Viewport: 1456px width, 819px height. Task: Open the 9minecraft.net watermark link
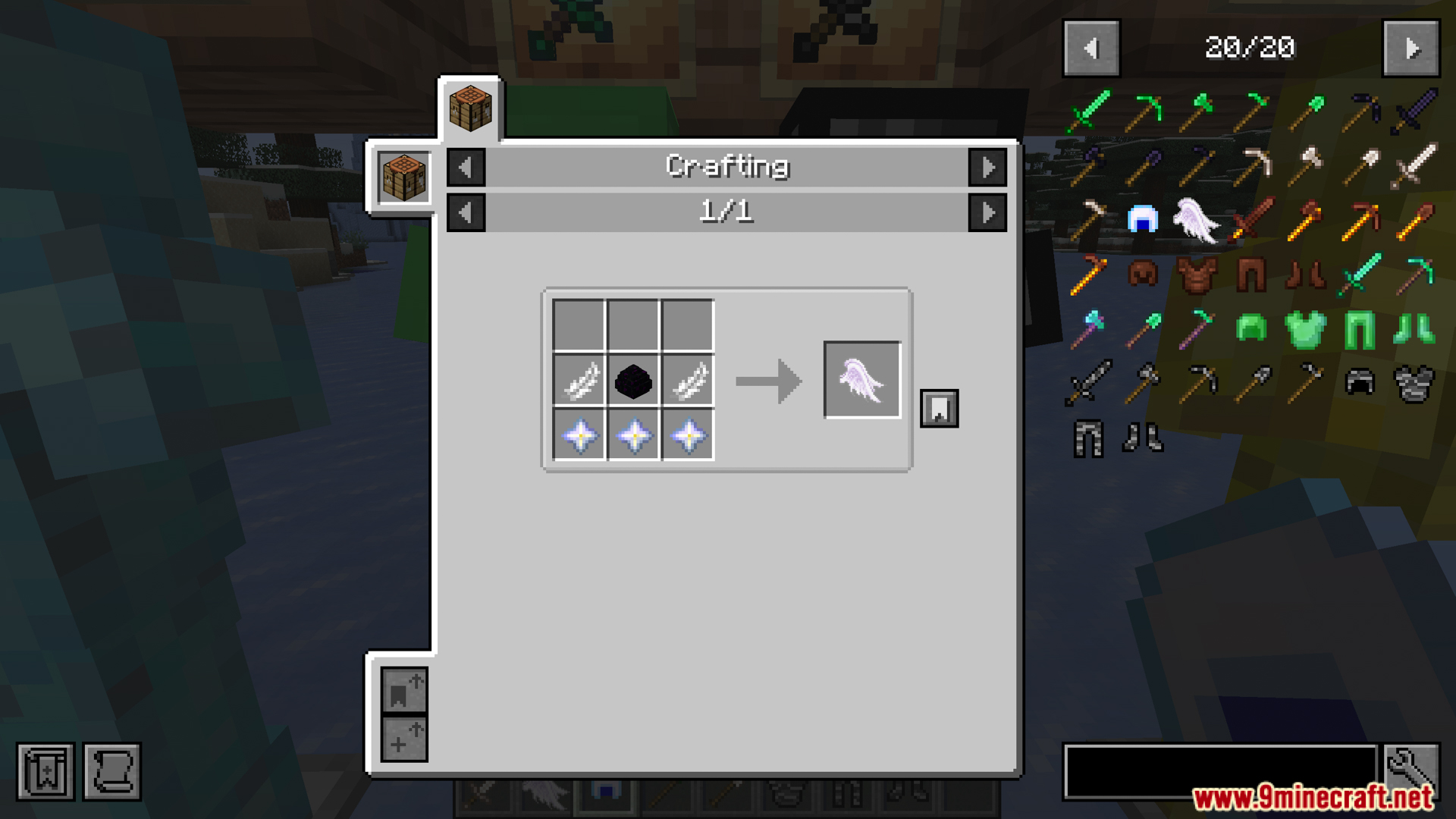click(1312, 797)
